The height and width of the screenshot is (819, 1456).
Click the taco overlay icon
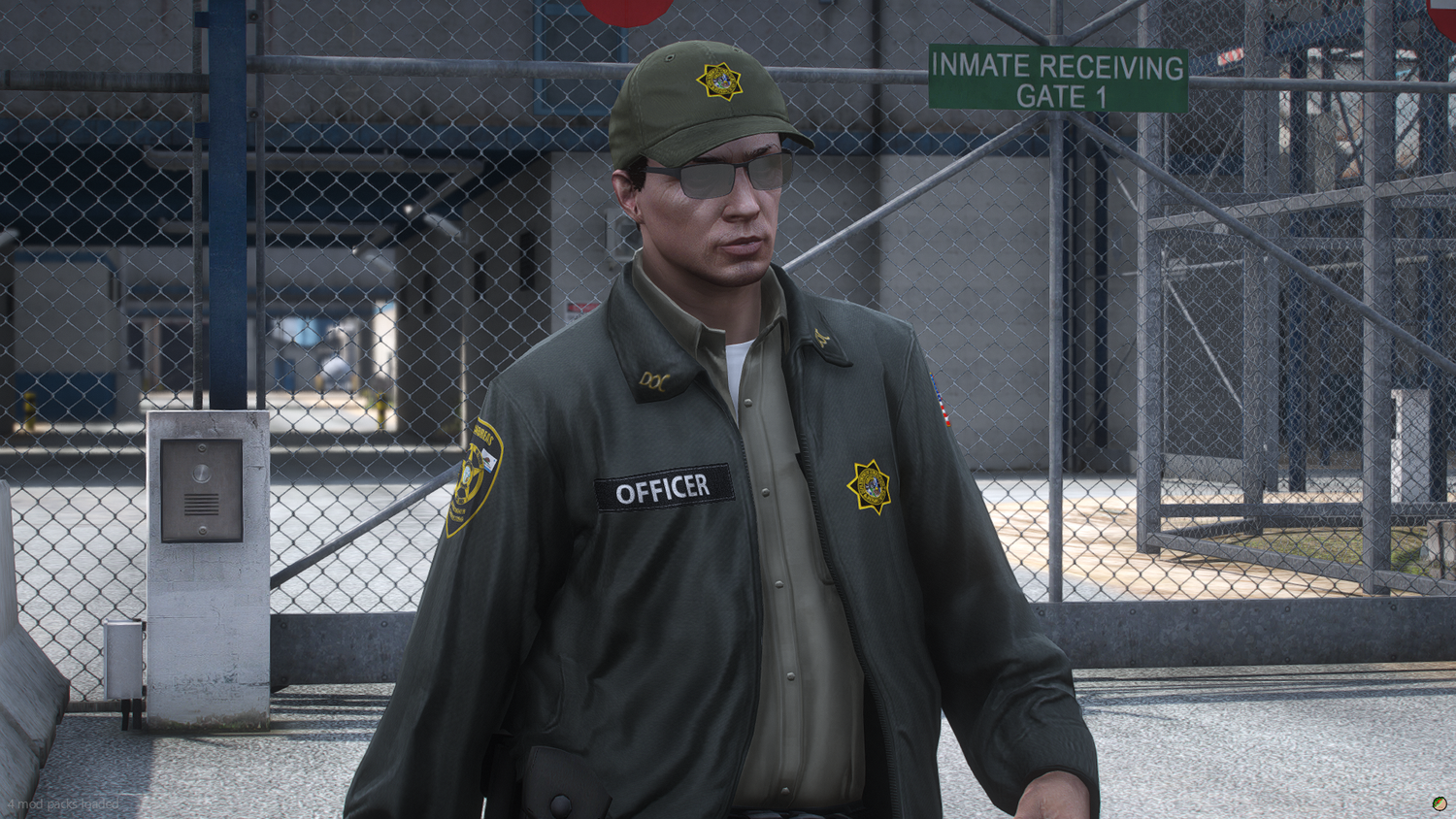click(x=1439, y=803)
